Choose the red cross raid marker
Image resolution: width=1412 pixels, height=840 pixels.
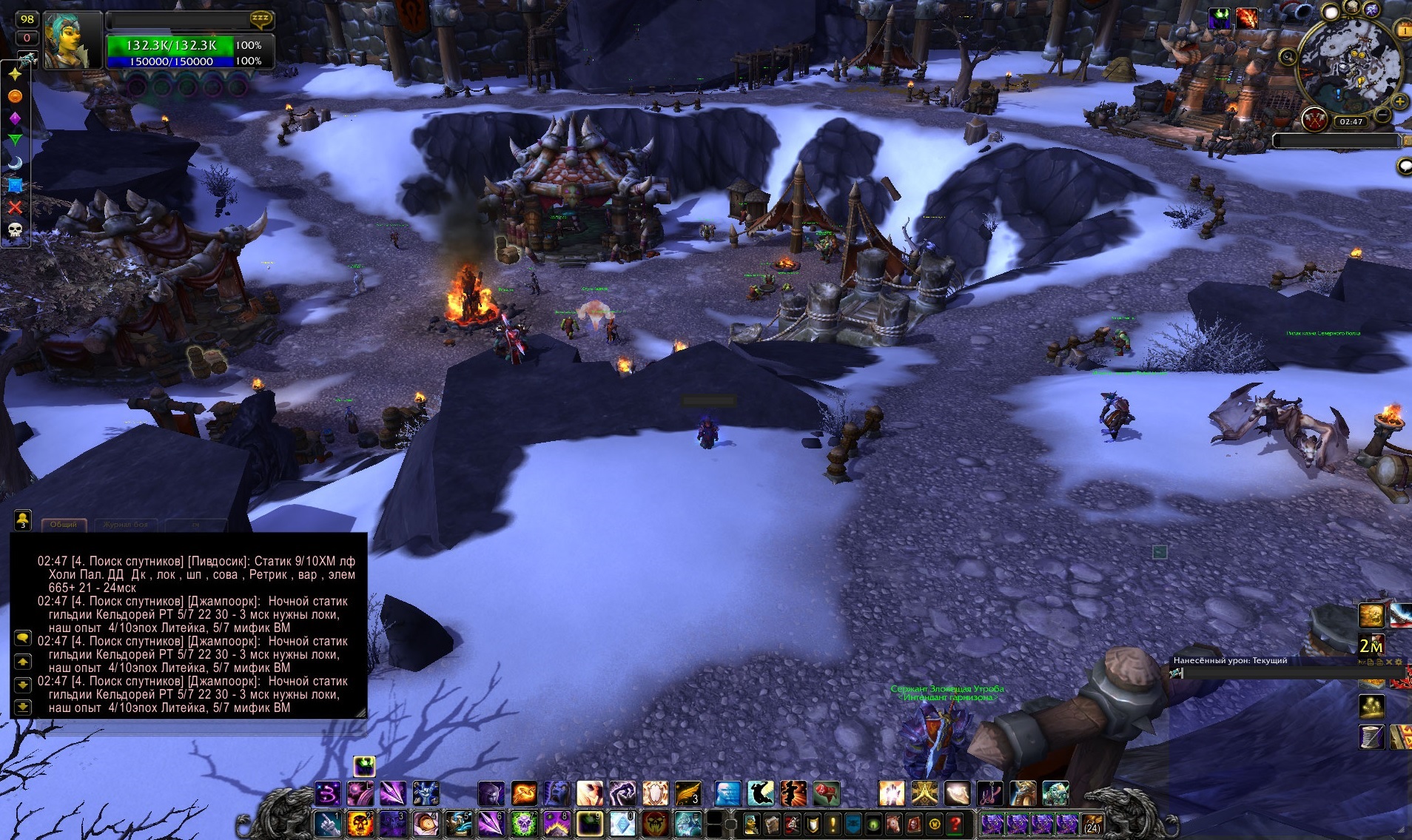click(x=15, y=208)
